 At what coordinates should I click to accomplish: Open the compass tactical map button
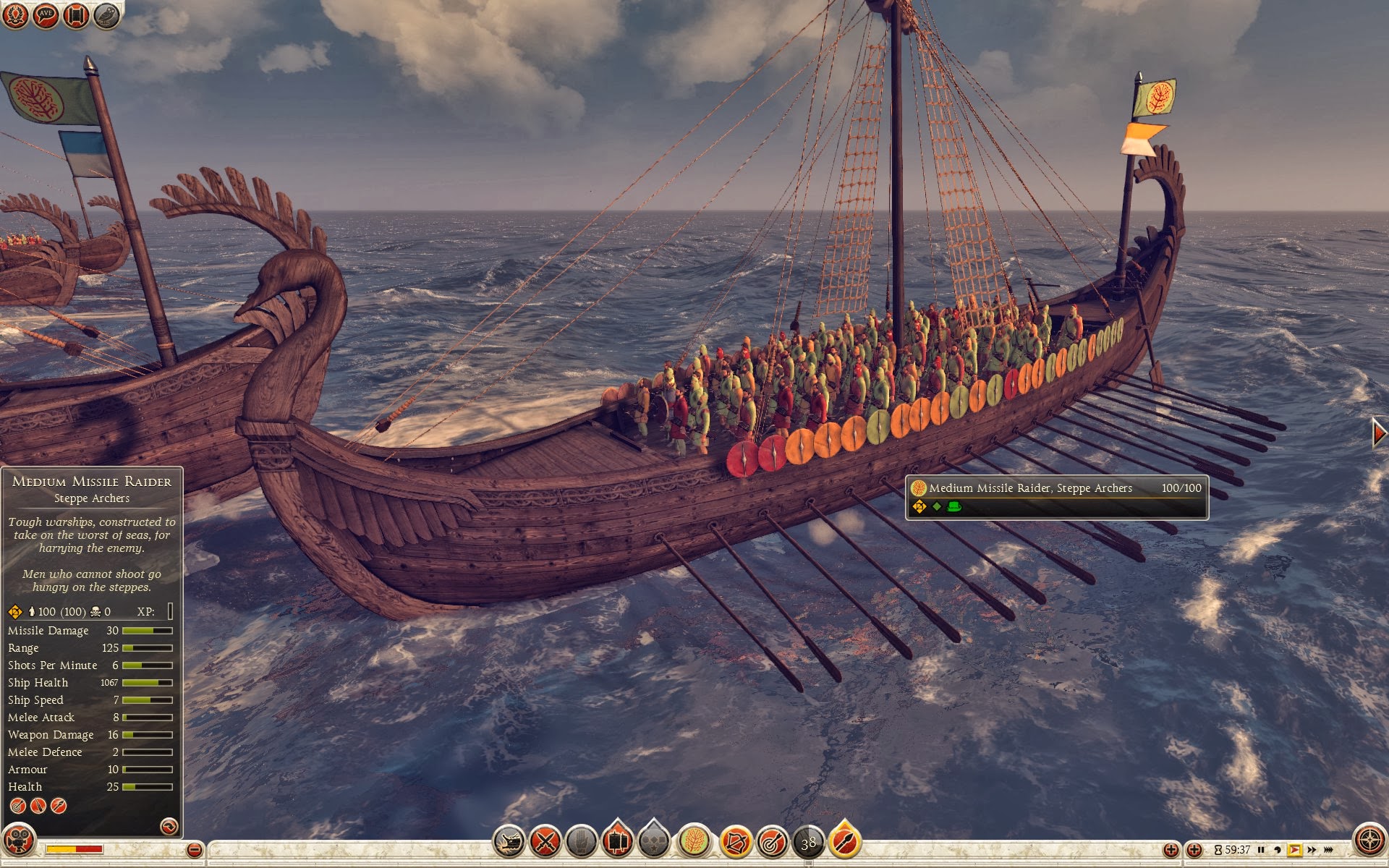[x=1369, y=841]
